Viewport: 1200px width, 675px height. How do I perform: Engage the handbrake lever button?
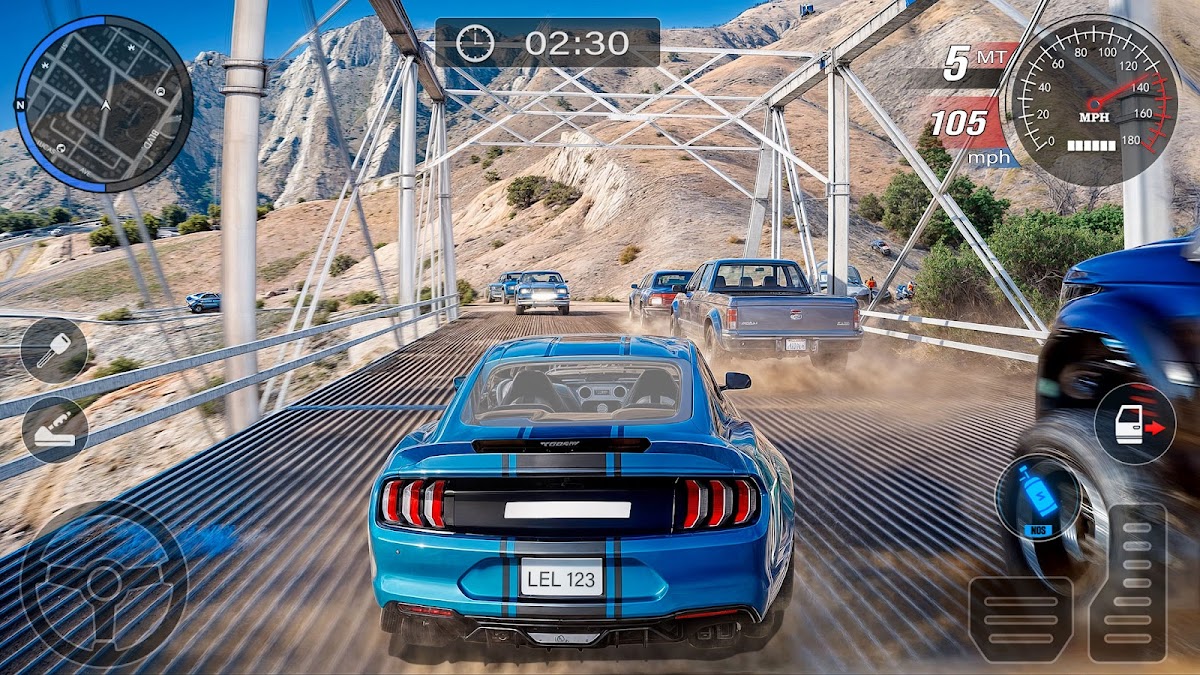pyautogui.click(x=55, y=430)
